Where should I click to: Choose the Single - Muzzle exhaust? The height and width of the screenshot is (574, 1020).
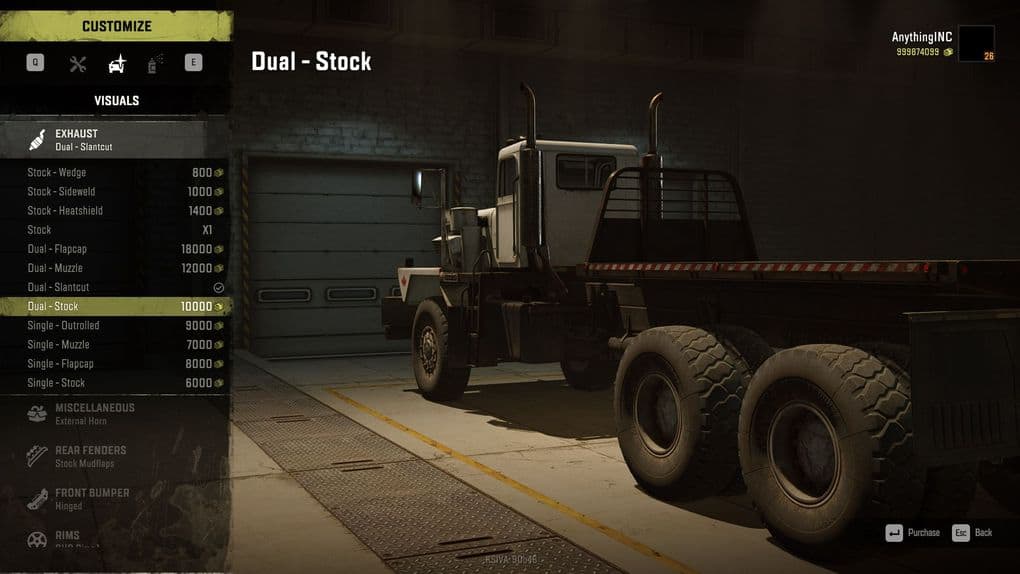tap(116, 344)
